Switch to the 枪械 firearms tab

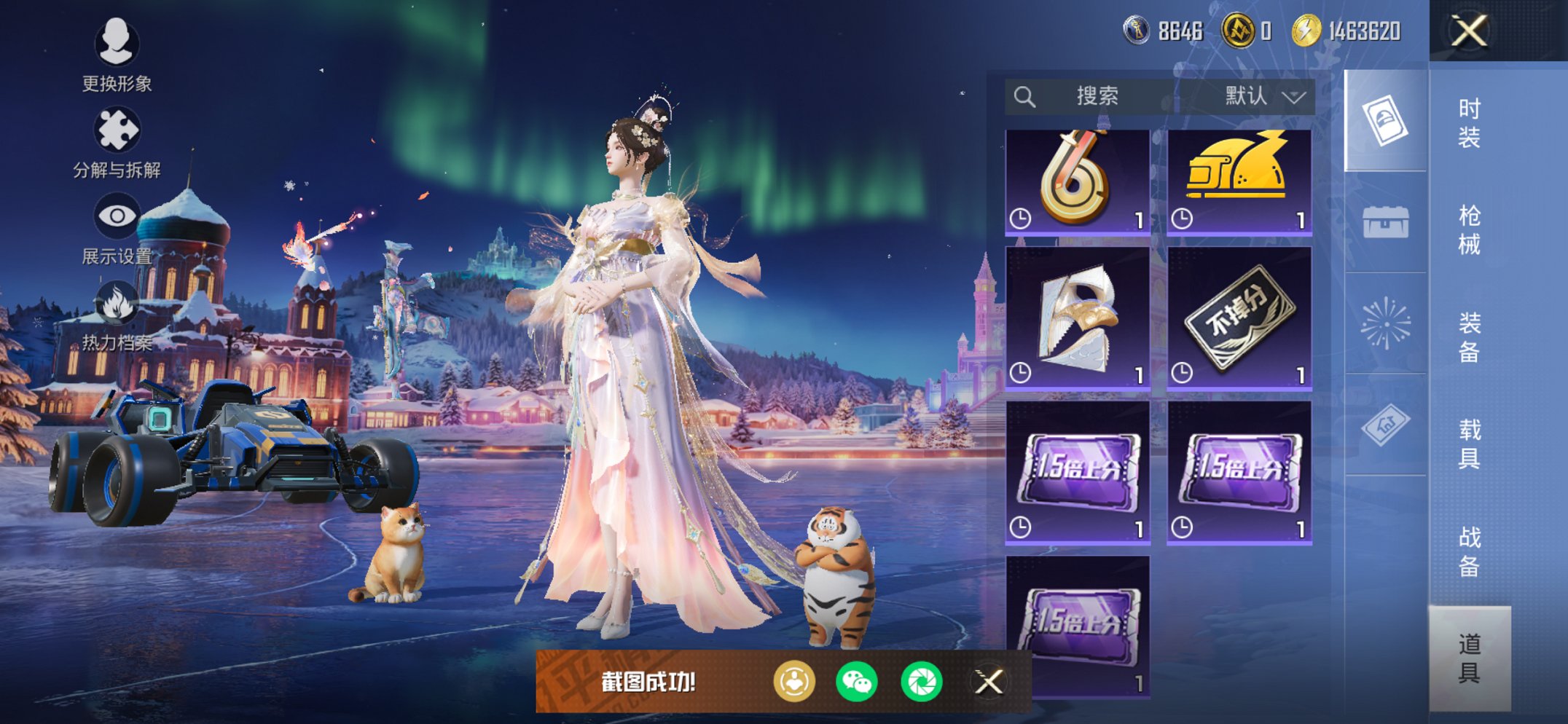coord(1469,229)
